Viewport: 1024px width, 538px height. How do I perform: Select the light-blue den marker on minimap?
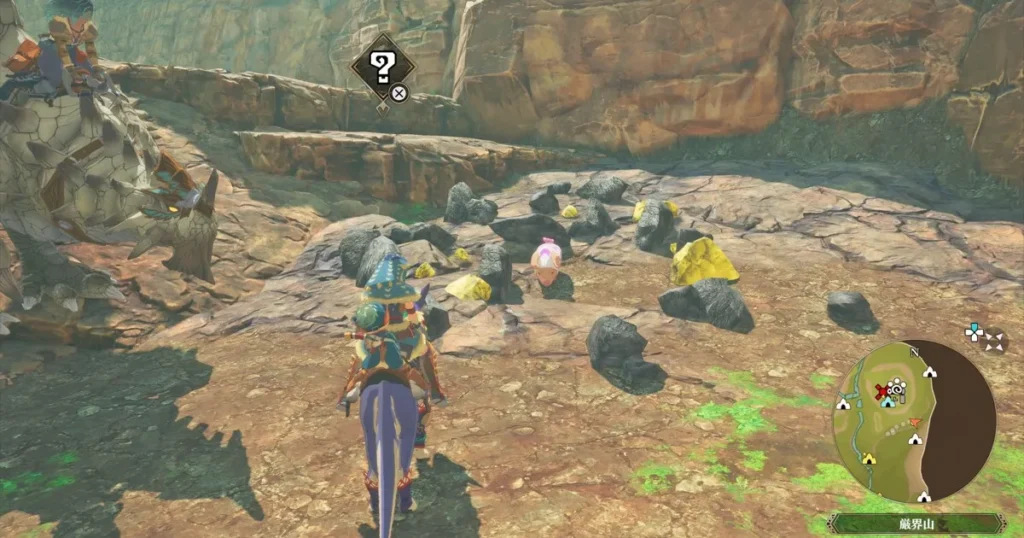point(887,402)
